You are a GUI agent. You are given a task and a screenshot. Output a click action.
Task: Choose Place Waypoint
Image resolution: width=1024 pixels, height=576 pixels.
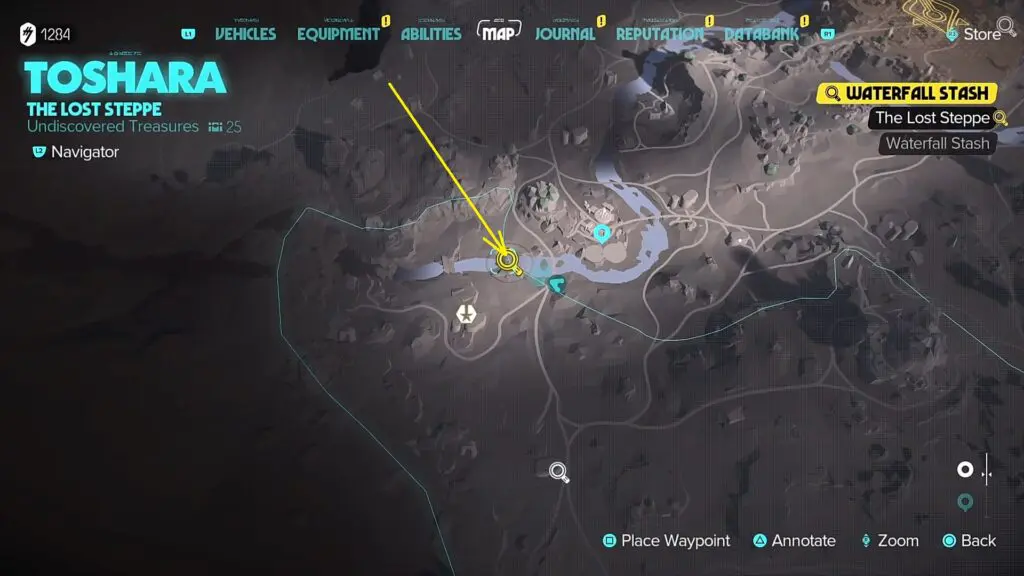(666, 541)
